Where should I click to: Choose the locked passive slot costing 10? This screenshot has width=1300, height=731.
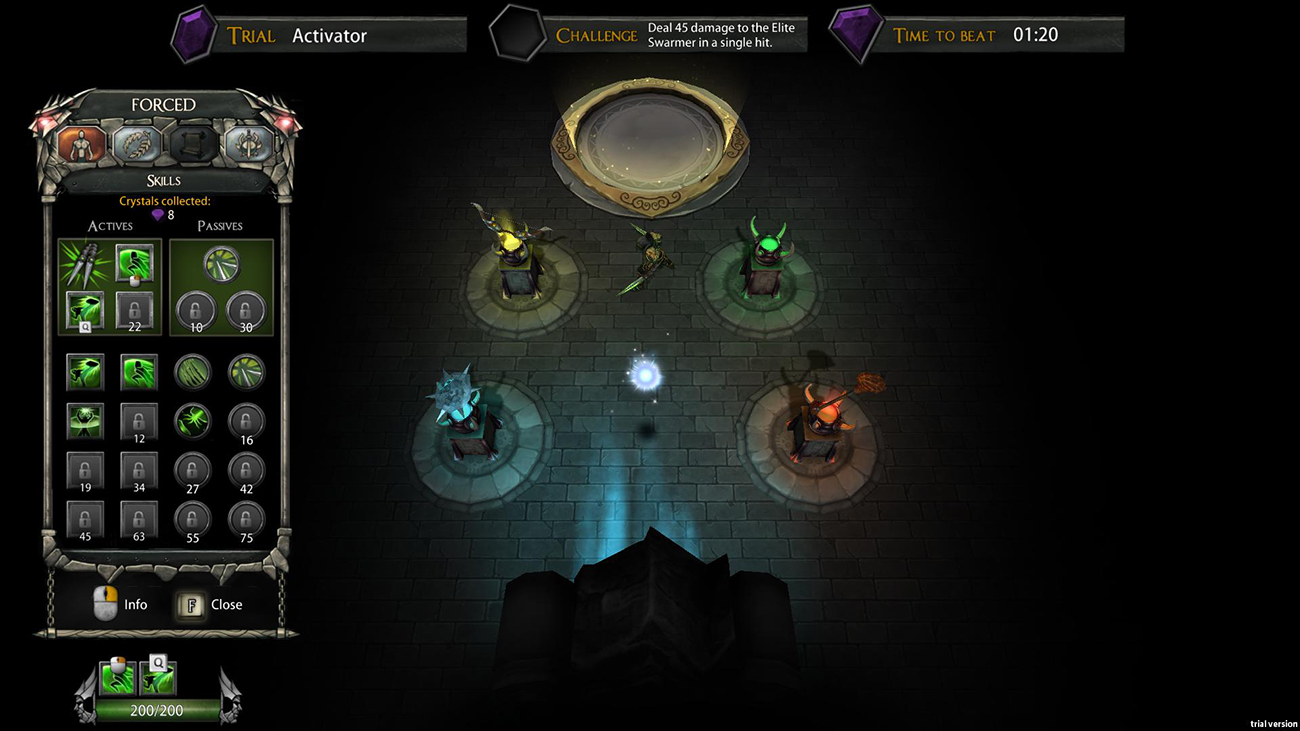[195, 309]
